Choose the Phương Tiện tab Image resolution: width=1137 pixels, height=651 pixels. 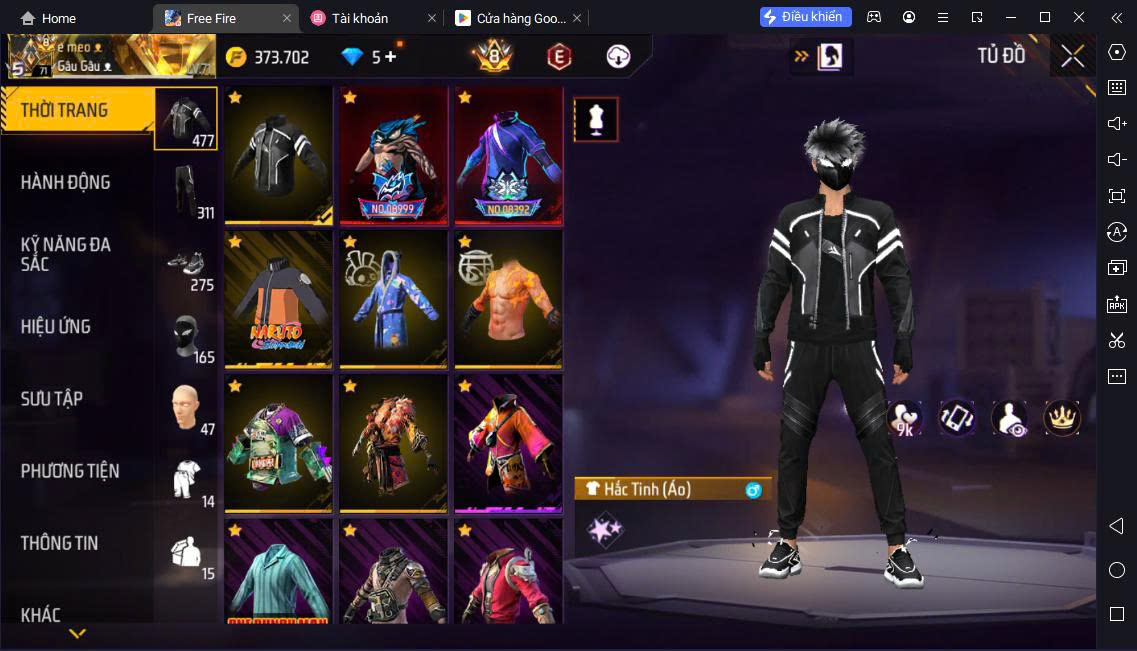(70, 470)
